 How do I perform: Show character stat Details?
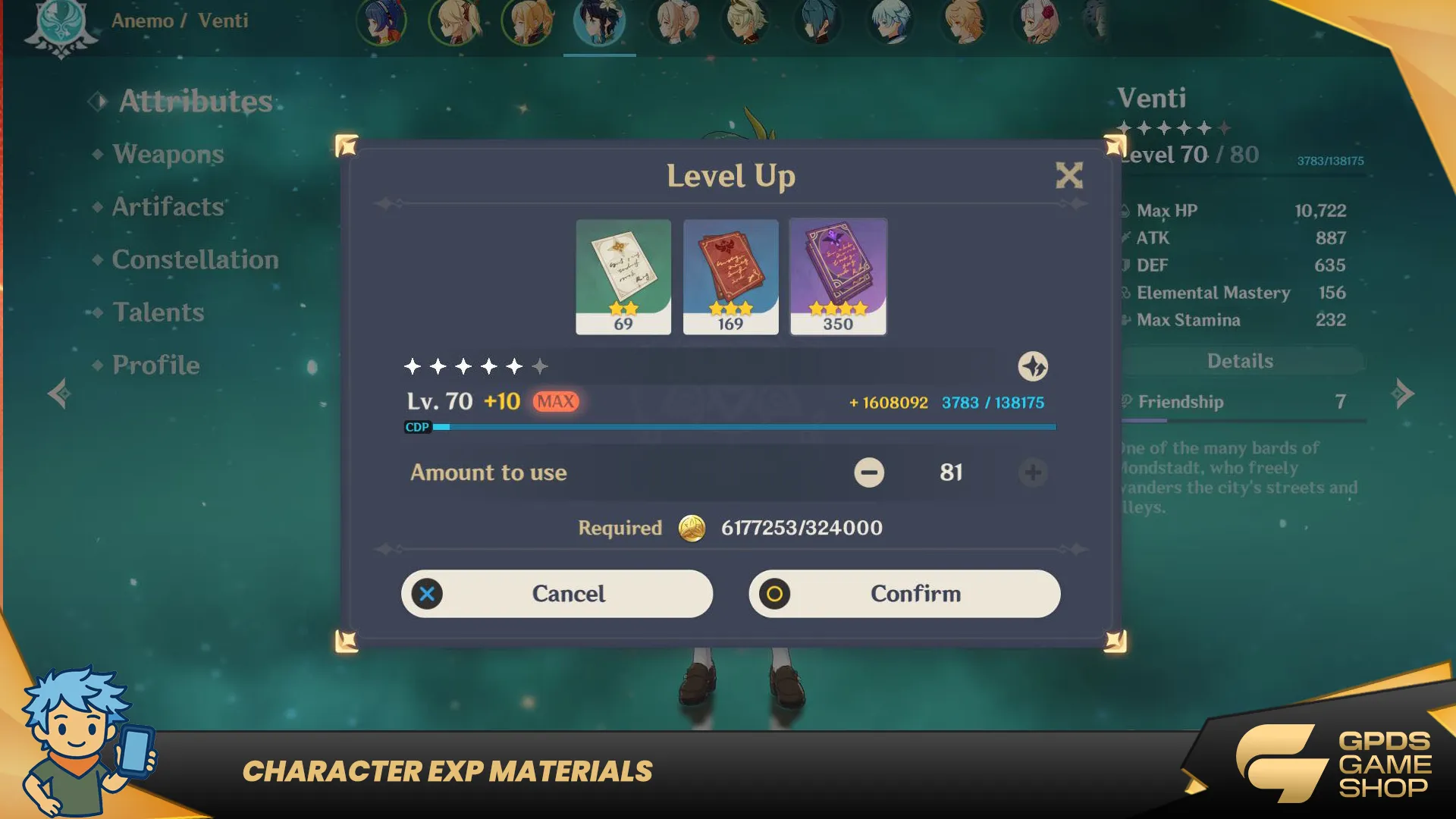(x=1240, y=361)
